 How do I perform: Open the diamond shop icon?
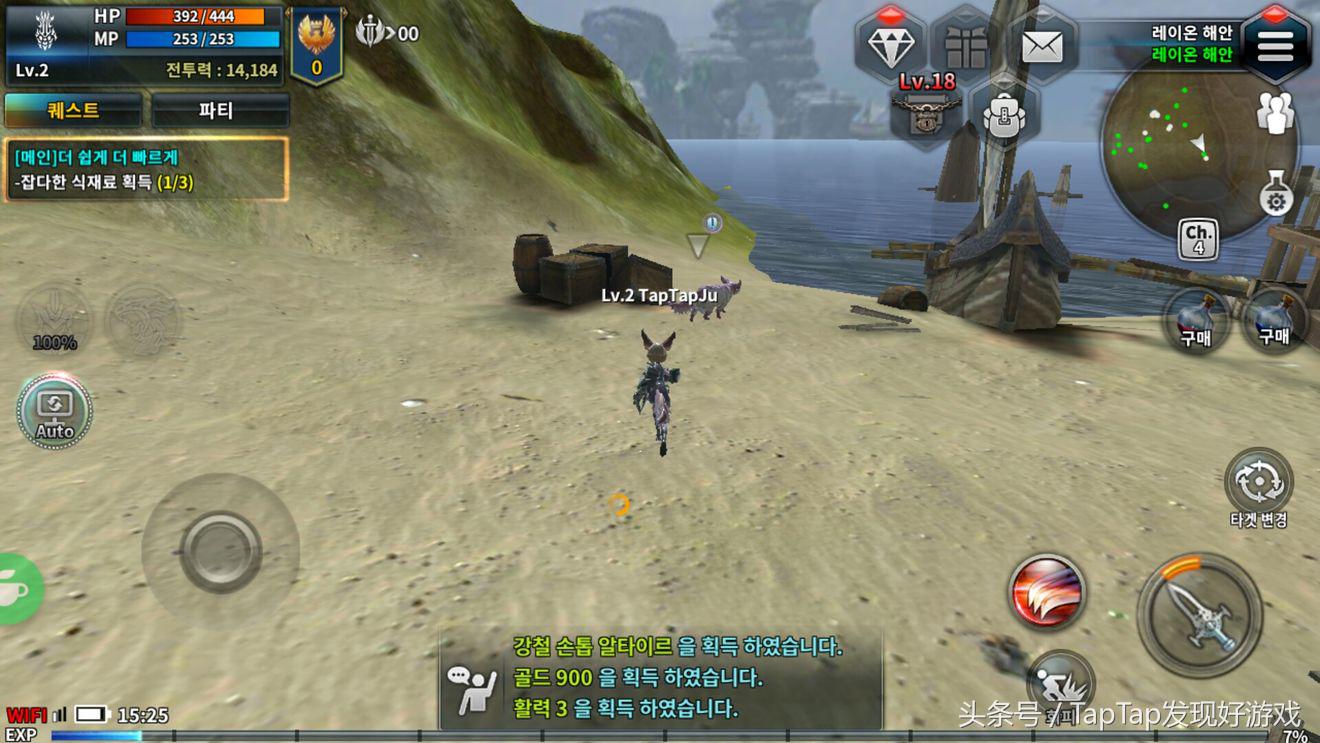(x=890, y=46)
